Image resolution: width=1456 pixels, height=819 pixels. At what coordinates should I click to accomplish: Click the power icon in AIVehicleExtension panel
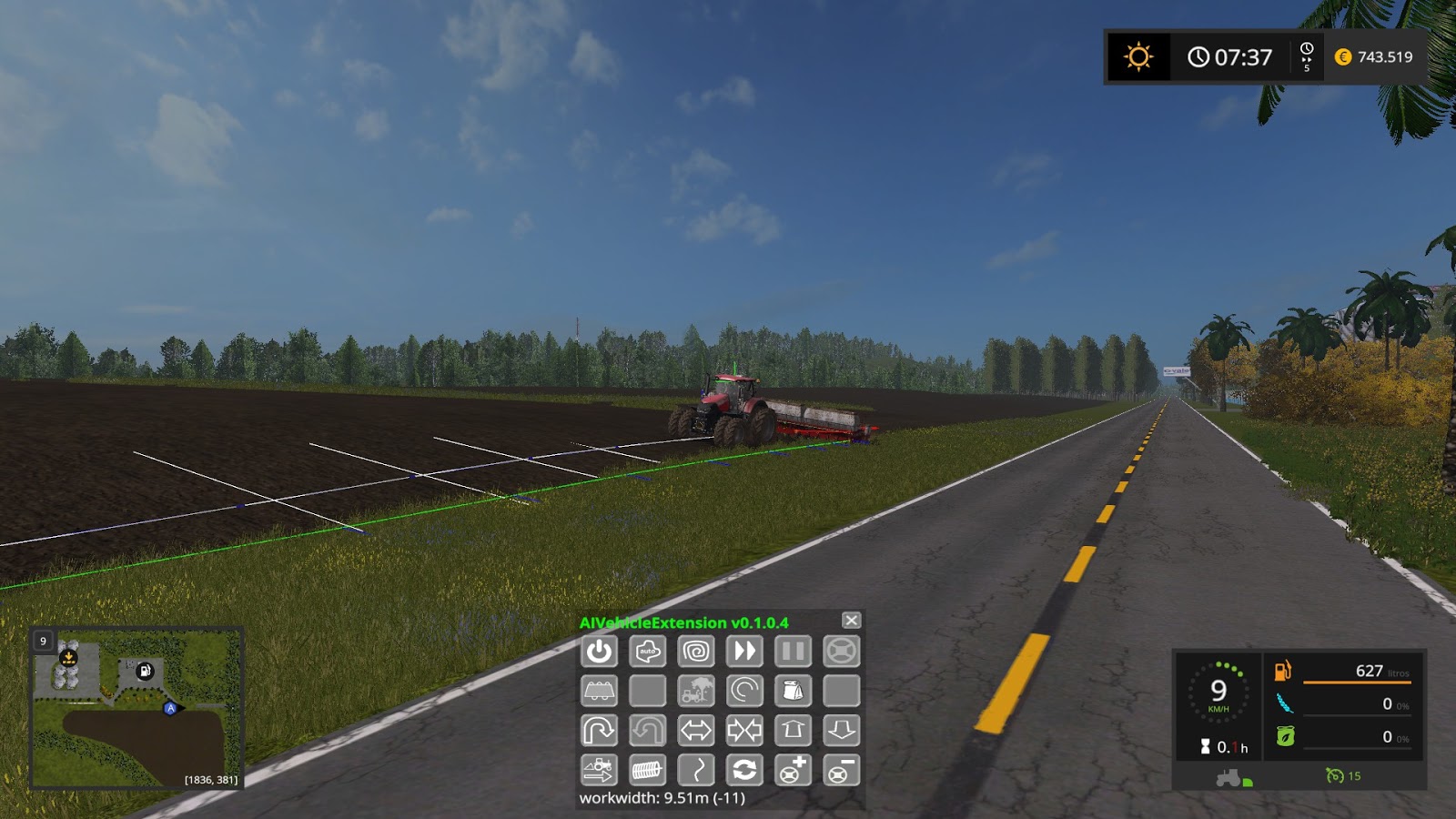[599, 651]
